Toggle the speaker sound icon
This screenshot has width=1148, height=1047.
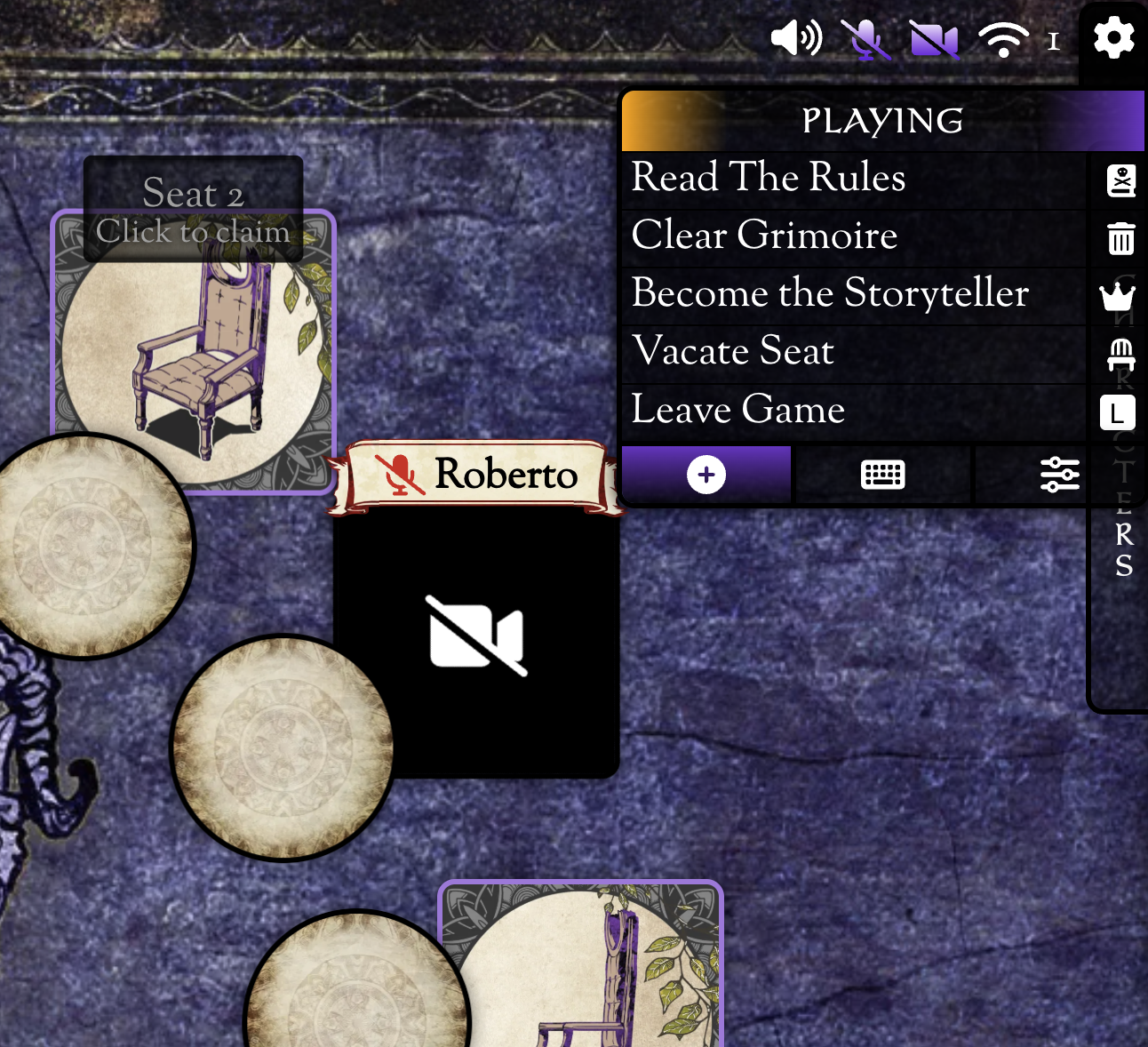(x=796, y=39)
